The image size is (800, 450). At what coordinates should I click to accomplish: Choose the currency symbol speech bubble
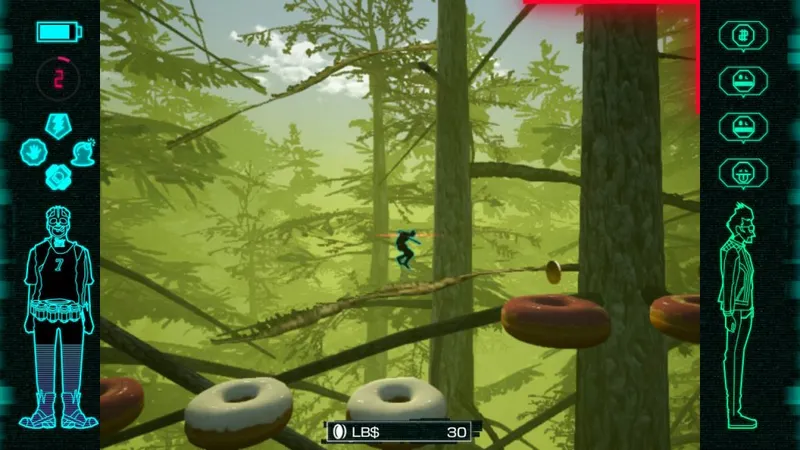coord(743,36)
